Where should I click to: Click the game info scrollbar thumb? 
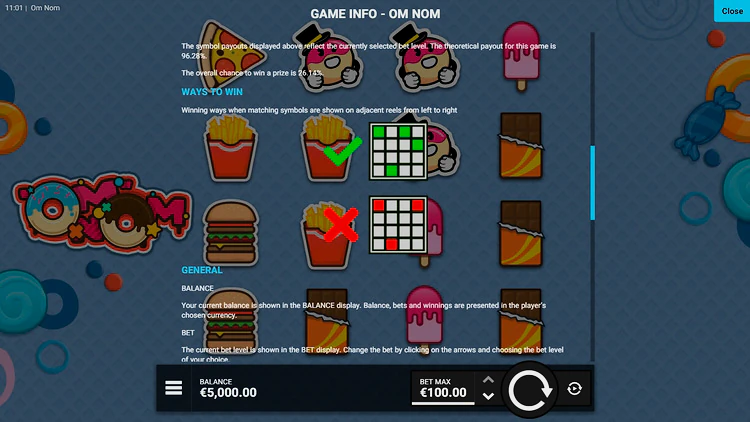[x=592, y=182]
